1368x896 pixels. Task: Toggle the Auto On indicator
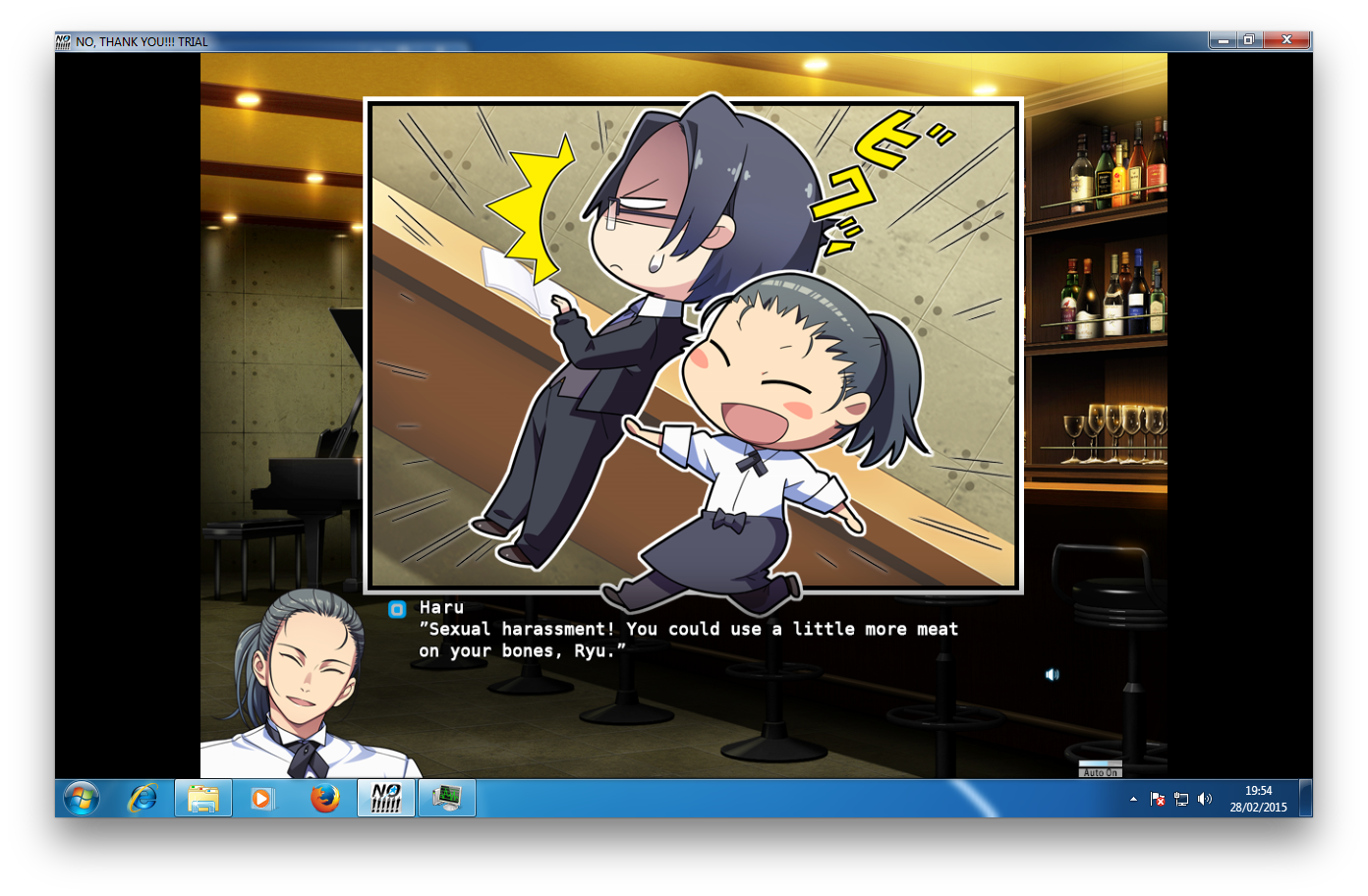pyautogui.click(x=1100, y=769)
